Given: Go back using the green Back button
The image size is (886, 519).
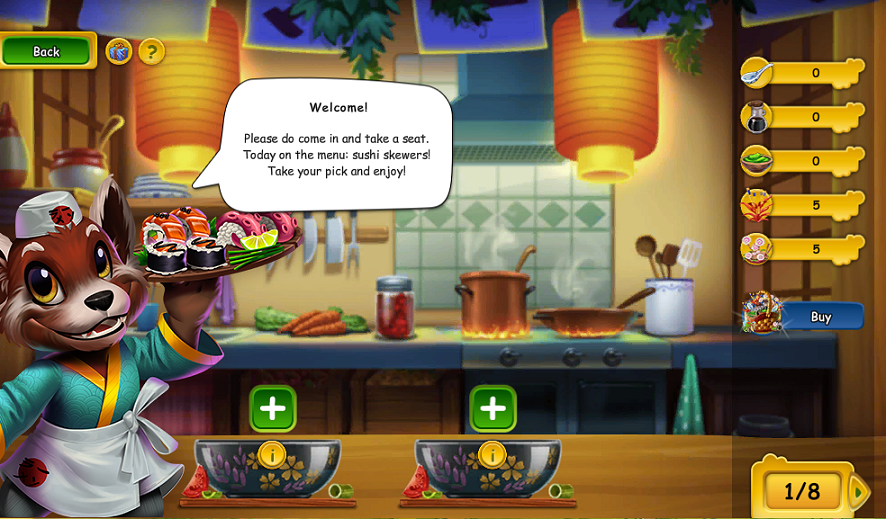Looking at the screenshot, I should pyautogui.click(x=47, y=51).
